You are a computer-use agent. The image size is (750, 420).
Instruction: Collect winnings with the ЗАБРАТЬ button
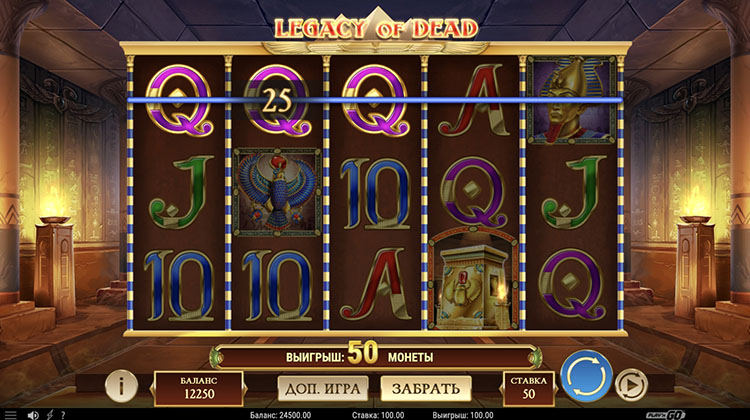pyautogui.click(x=425, y=387)
